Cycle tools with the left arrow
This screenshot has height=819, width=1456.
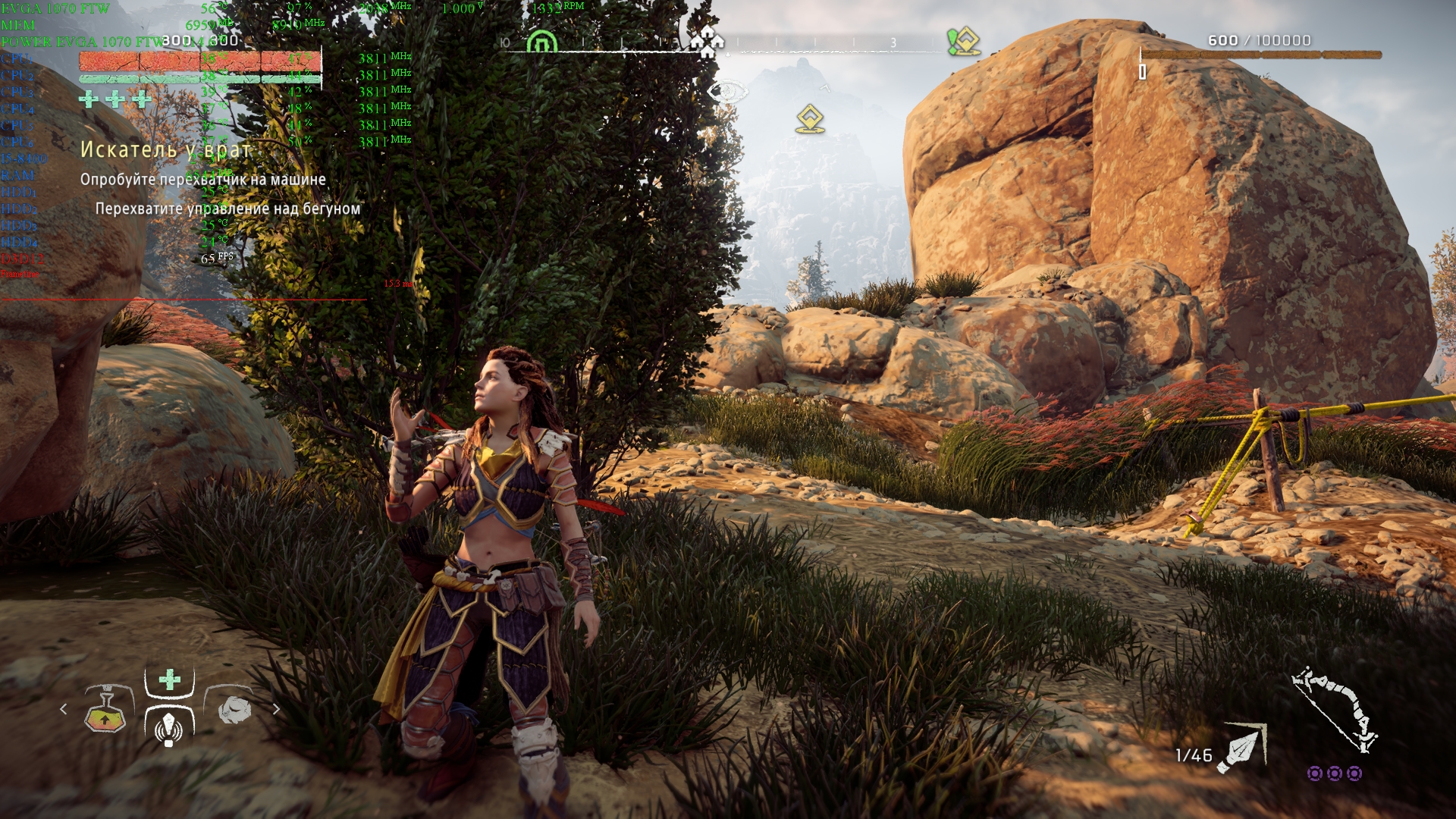coord(64,709)
